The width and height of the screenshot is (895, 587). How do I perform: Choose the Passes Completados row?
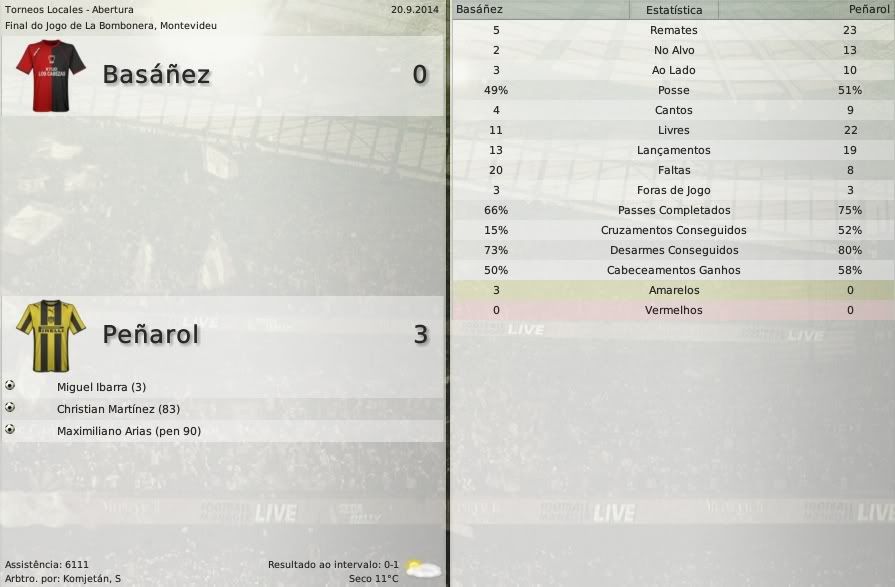673,210
